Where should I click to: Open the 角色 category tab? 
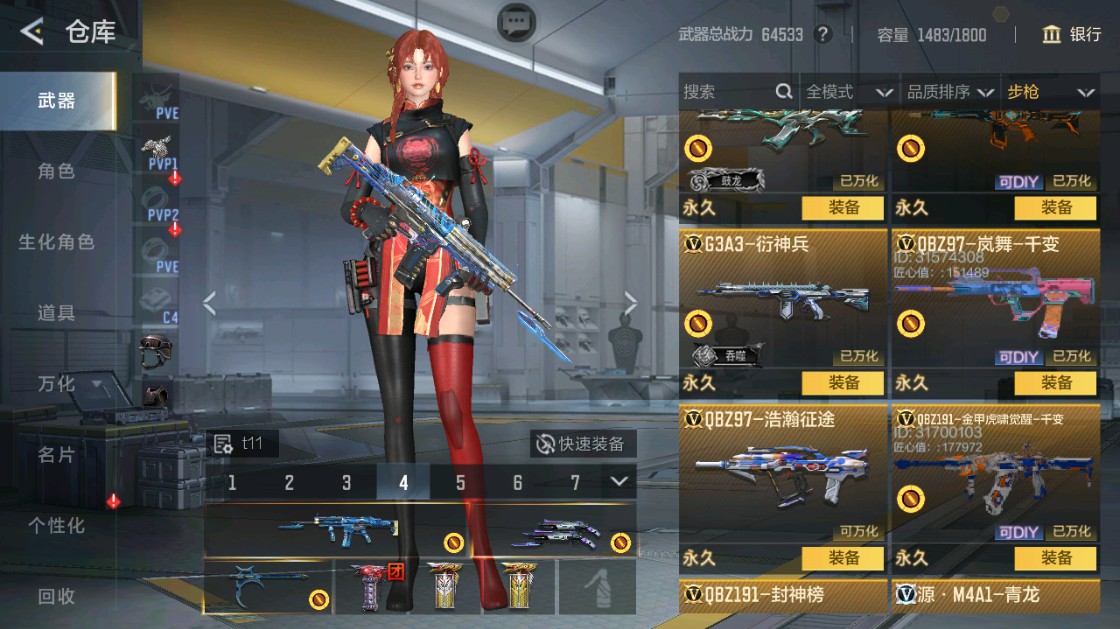coord(56,171)
